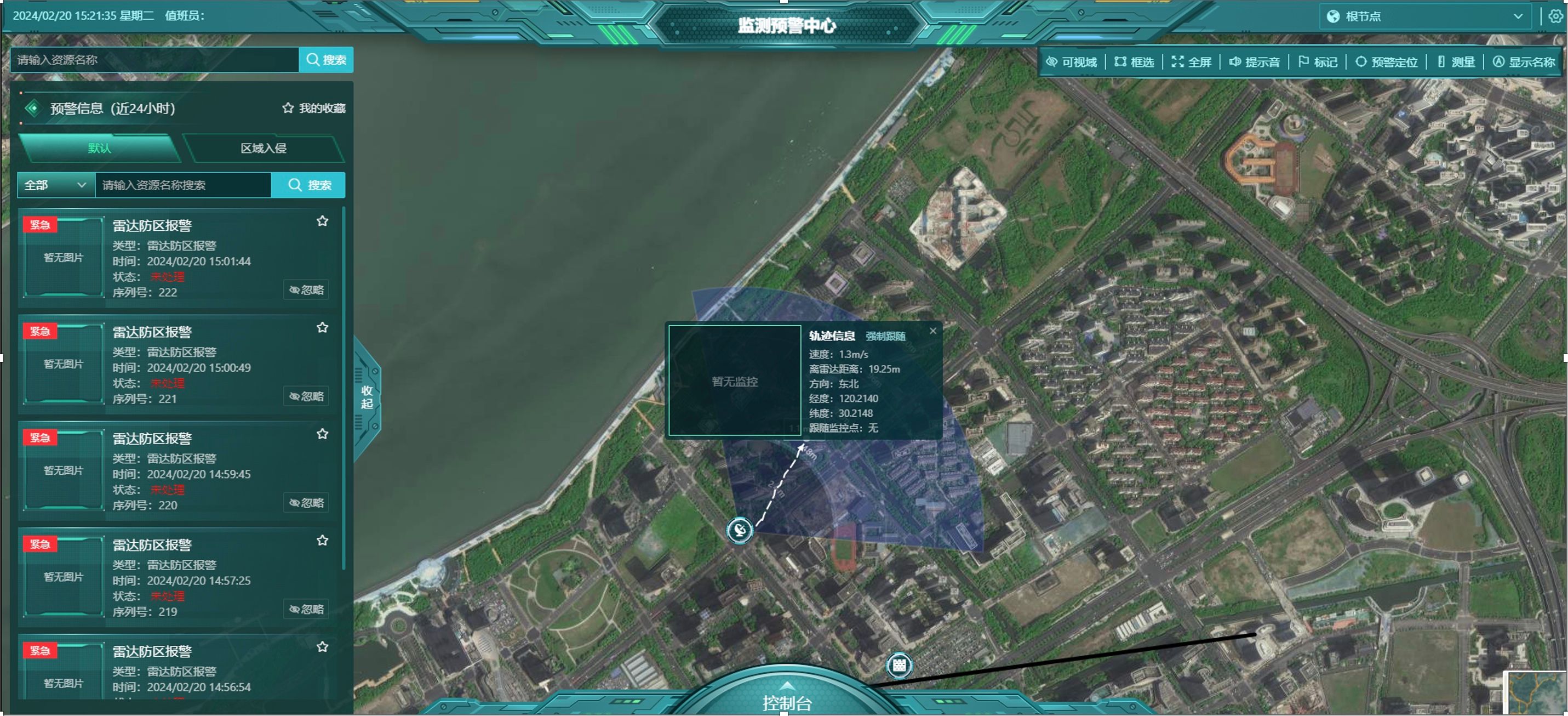The image size is (1568, 716).
Task: Collapse the alert panel with 收起 handle
Action: pos(367,397)
